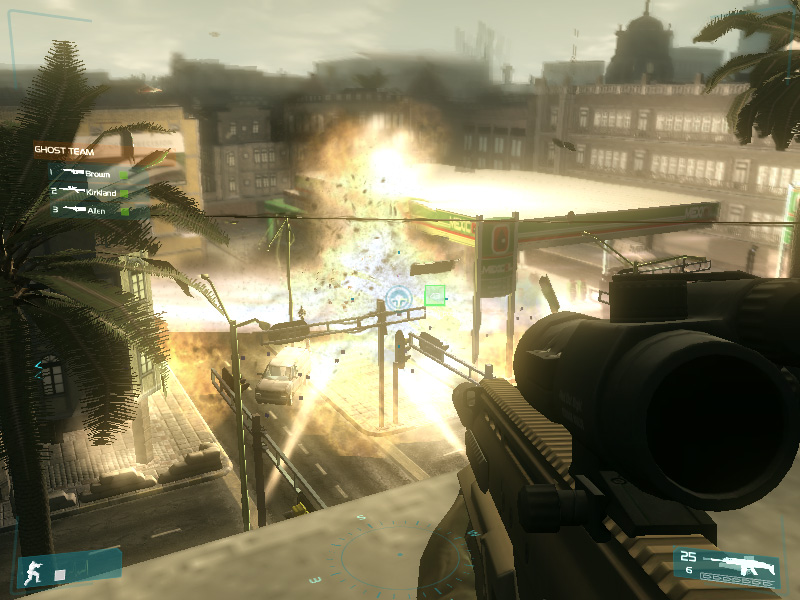Select the assault rifle weapon icon
The height and width of the screenshot is (600, 800).
point(739,563)
